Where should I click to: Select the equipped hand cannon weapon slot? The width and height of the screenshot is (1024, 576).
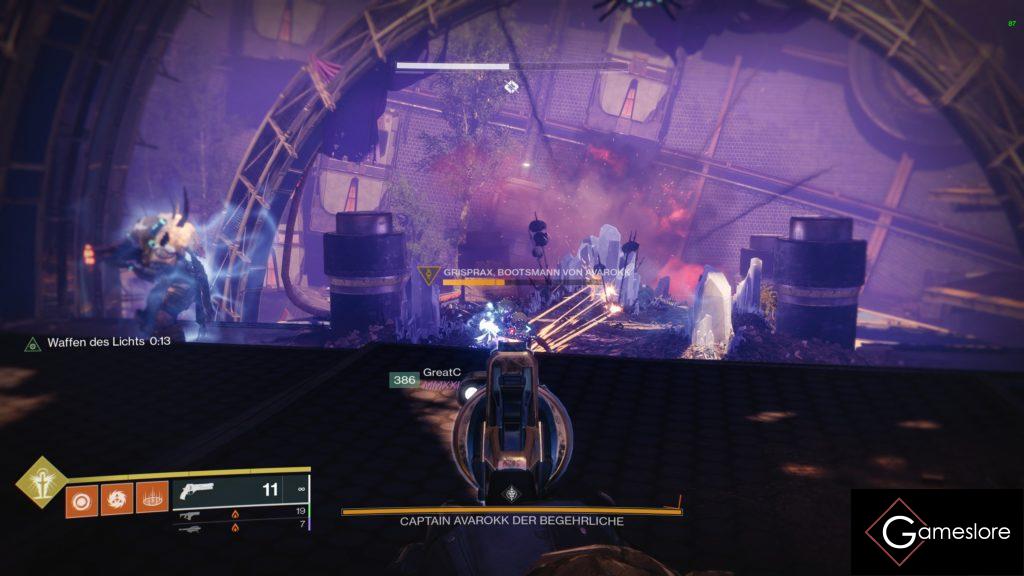(x=240, y=491)
